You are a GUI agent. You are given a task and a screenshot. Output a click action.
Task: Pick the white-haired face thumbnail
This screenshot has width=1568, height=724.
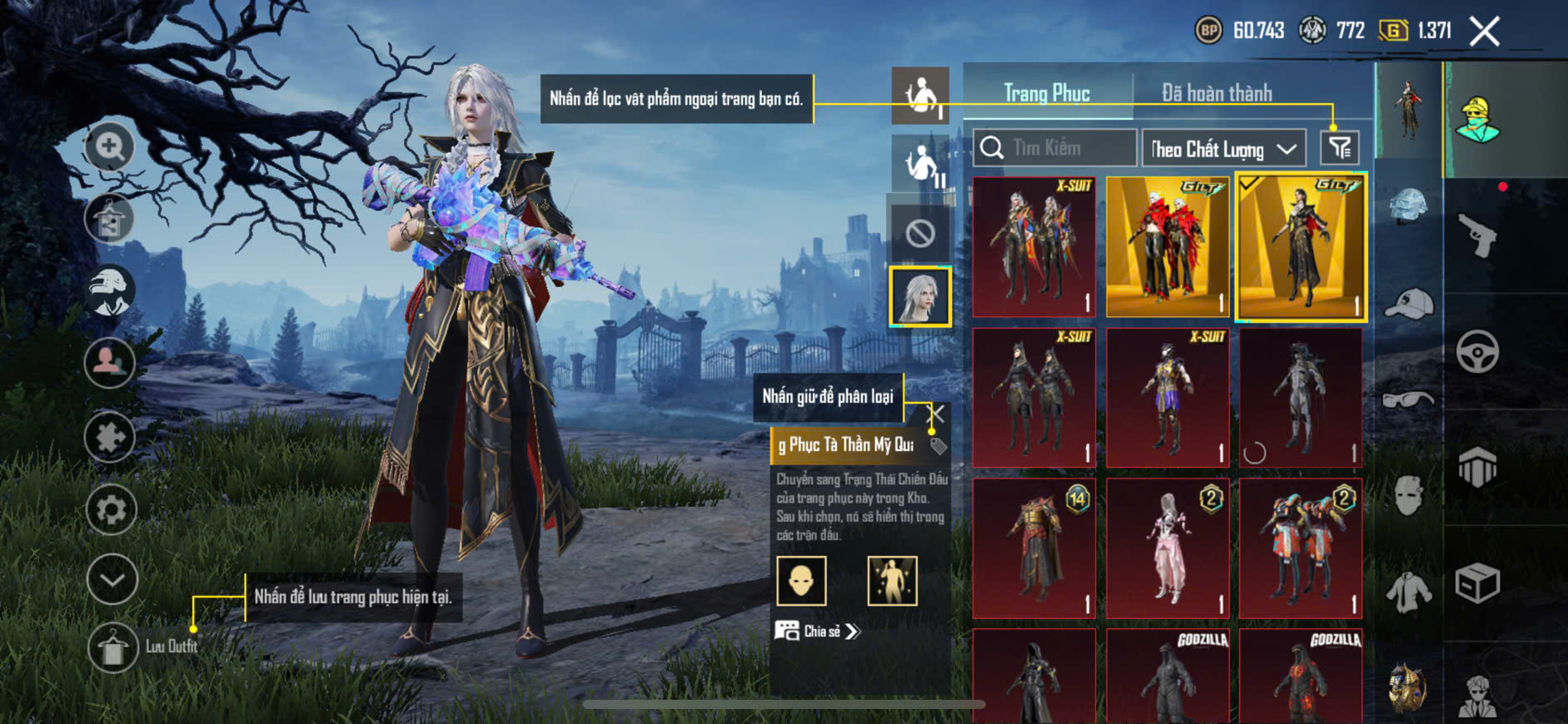pyautogui.click(x=920, y=296)
